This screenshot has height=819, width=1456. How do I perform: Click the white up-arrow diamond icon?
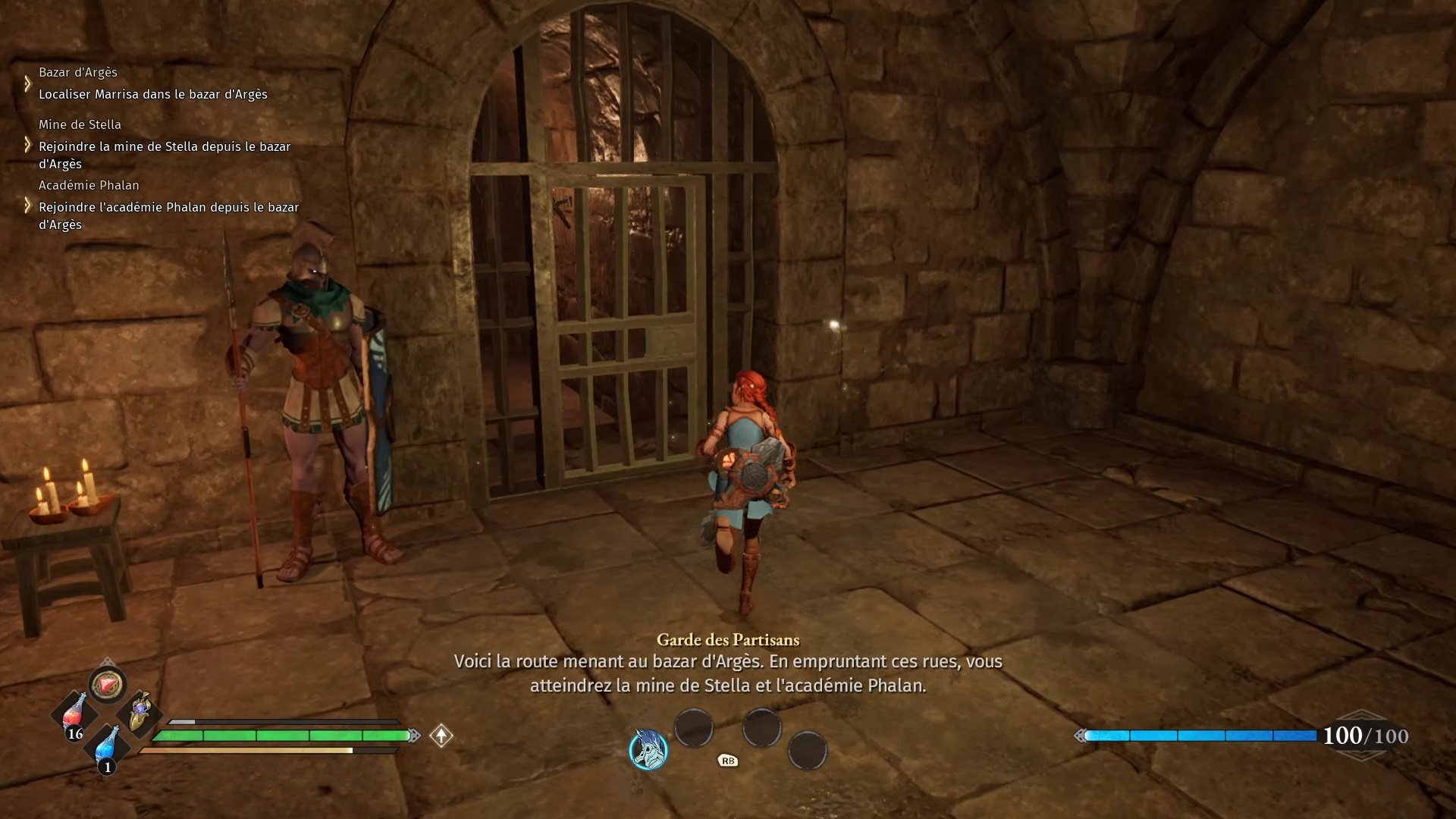441,736
